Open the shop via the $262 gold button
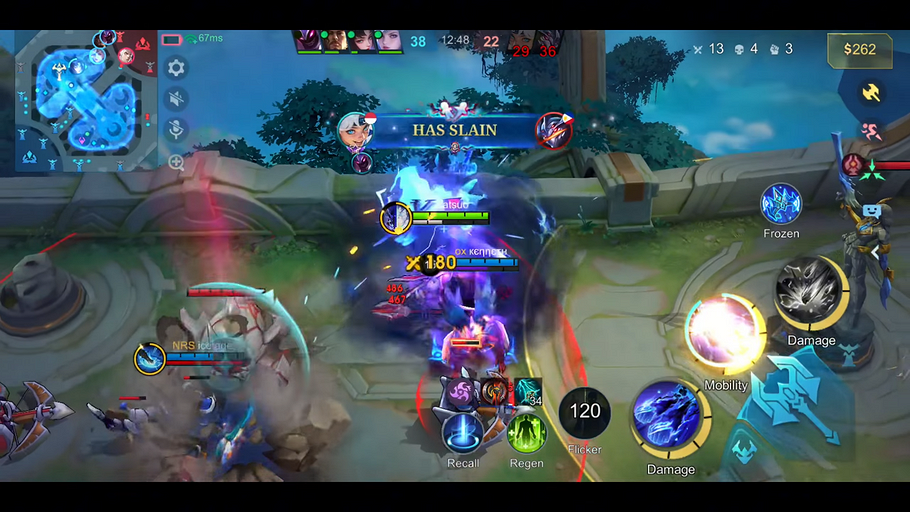Viewport: 910px width, 512px height. (859, 49)
